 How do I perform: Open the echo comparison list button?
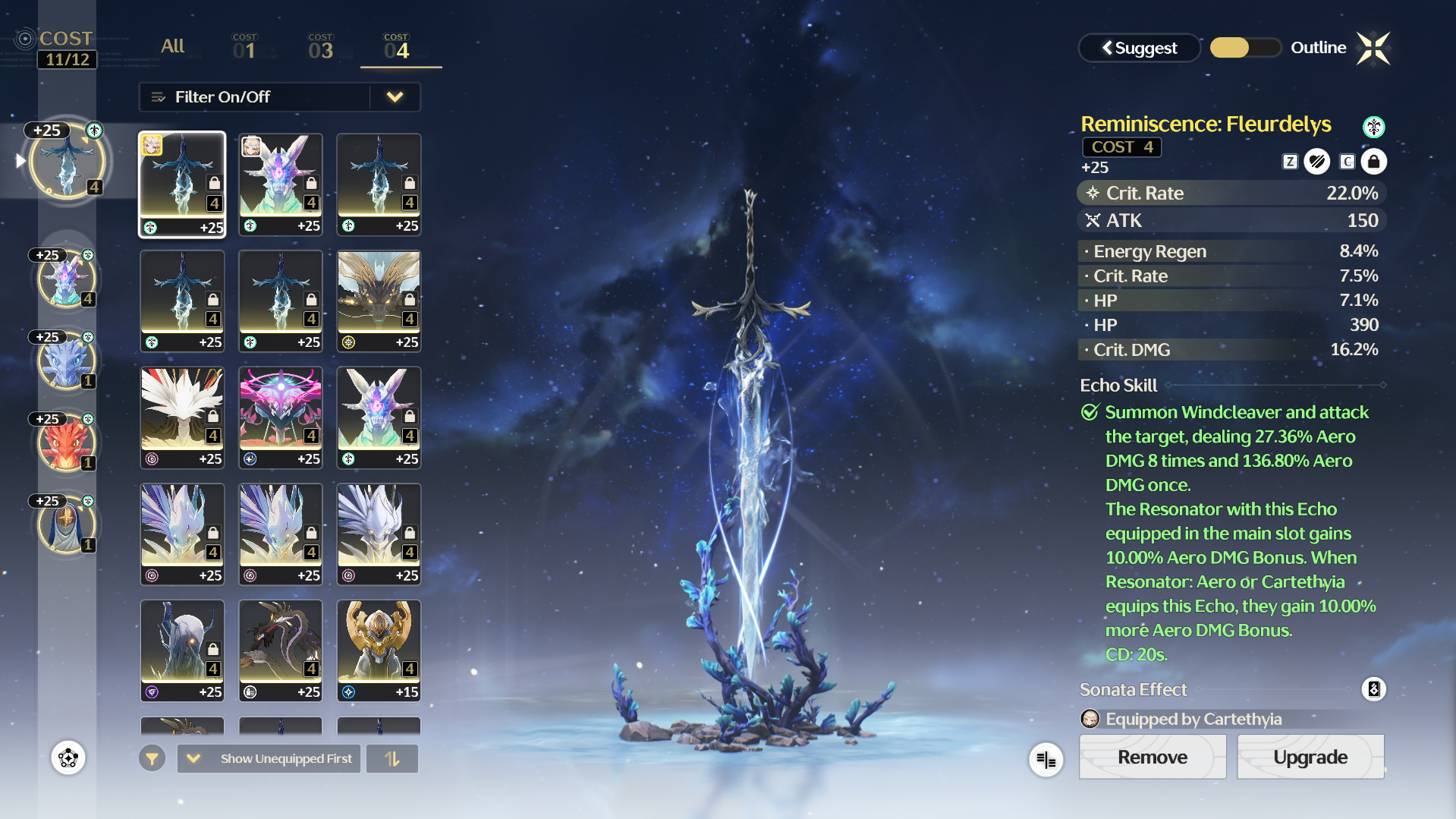1046,759
